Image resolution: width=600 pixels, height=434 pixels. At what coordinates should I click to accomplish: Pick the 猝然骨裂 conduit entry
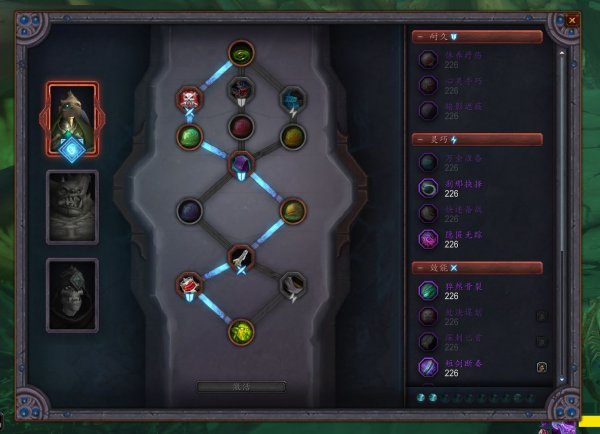click(427, 290)
